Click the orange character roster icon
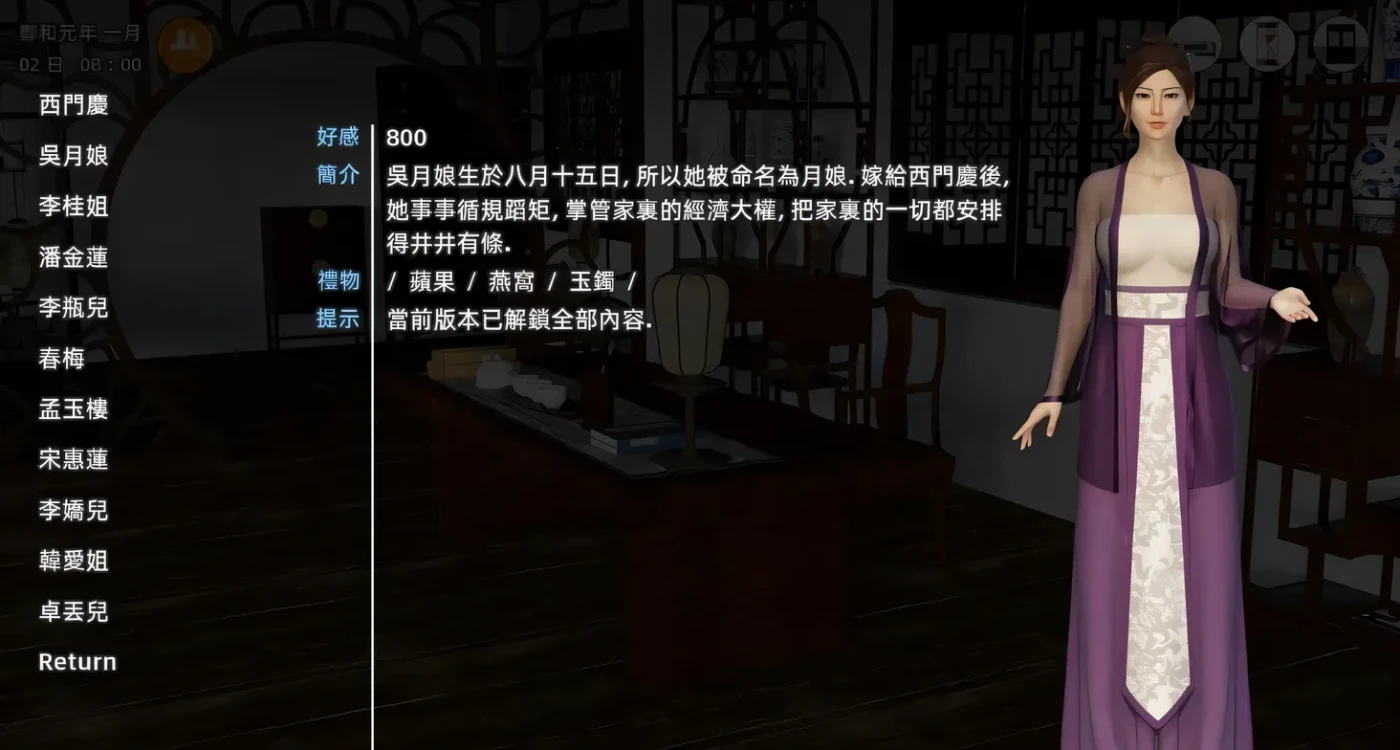Screen dimensions: 1400x750 pos(185,46)
